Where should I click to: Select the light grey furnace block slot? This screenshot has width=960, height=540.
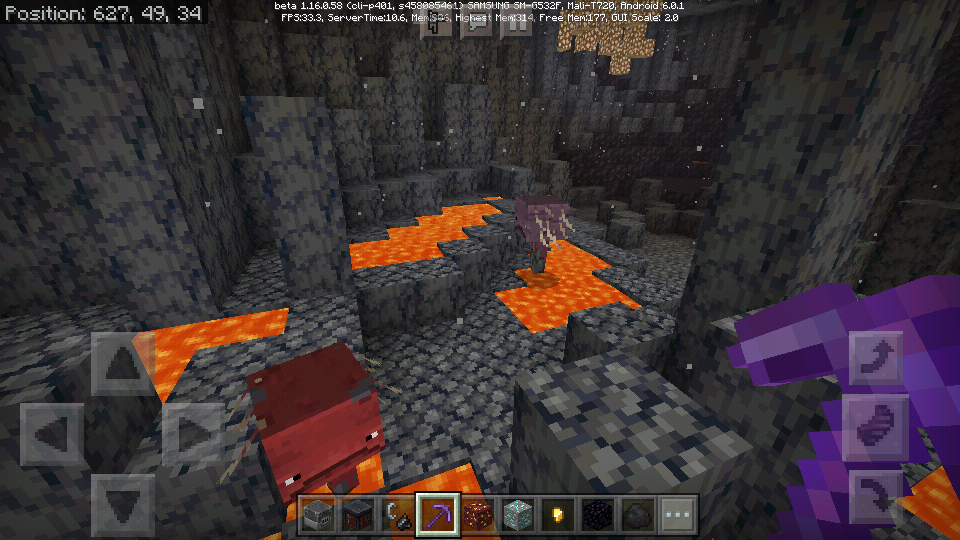click(x=320, y=516)
